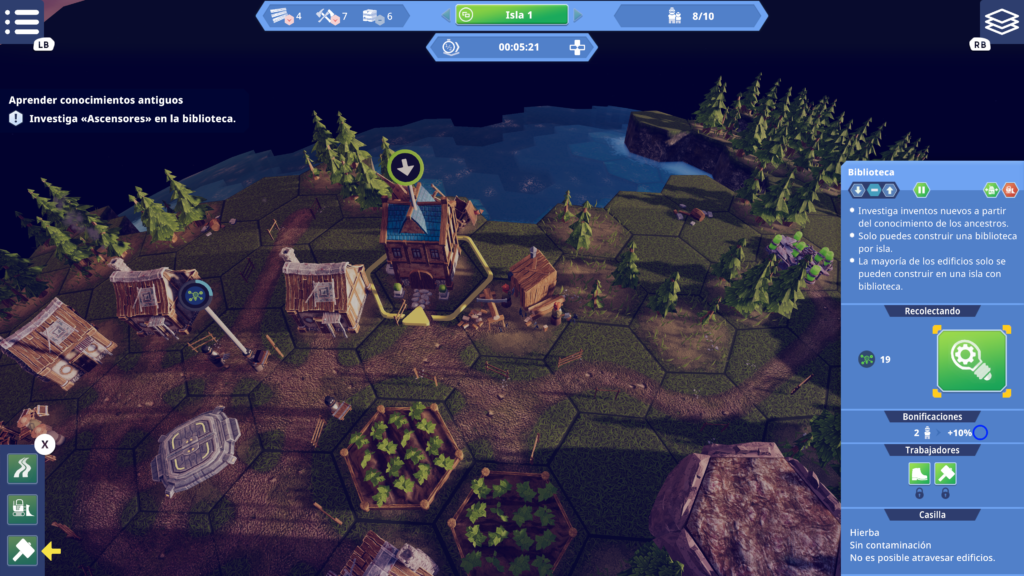Lower Biblioteca priority with down arrow
This screenshot has width=1024, height=576.
point(858,190)
